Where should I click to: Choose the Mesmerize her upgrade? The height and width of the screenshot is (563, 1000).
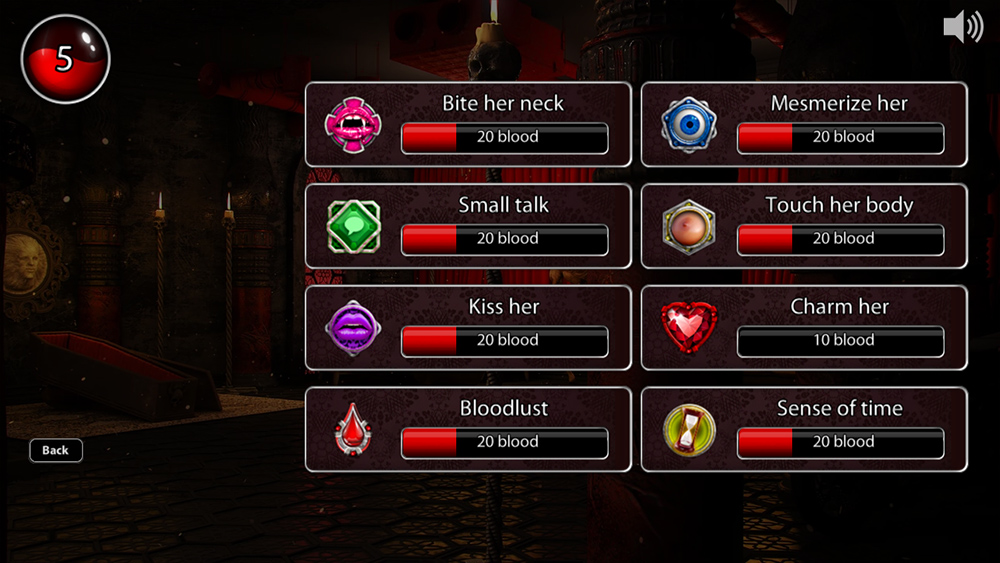coord(804,124)
